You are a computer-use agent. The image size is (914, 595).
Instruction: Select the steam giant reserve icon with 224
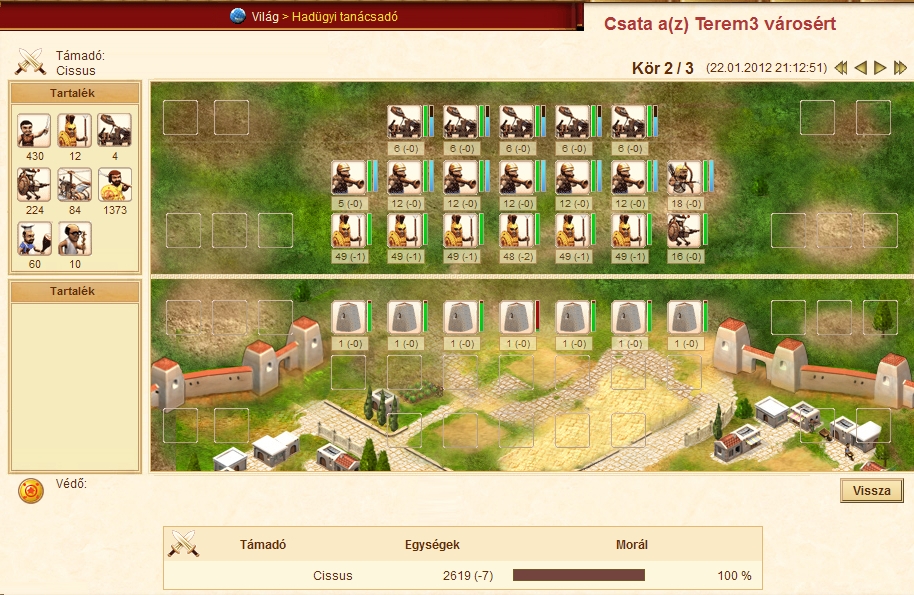click(x=34, y=185)
